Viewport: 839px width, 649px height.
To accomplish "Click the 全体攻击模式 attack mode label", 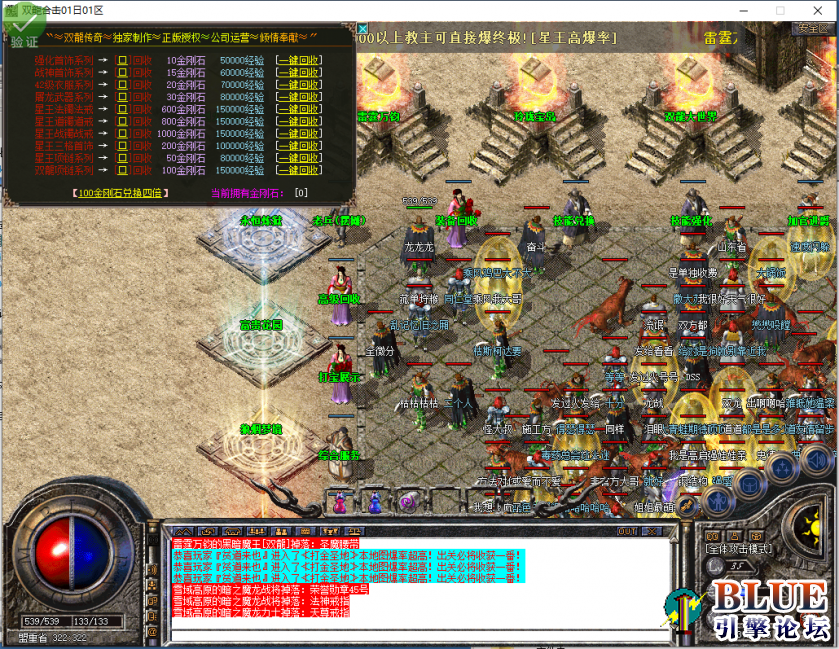I will [x=737, y=549].
